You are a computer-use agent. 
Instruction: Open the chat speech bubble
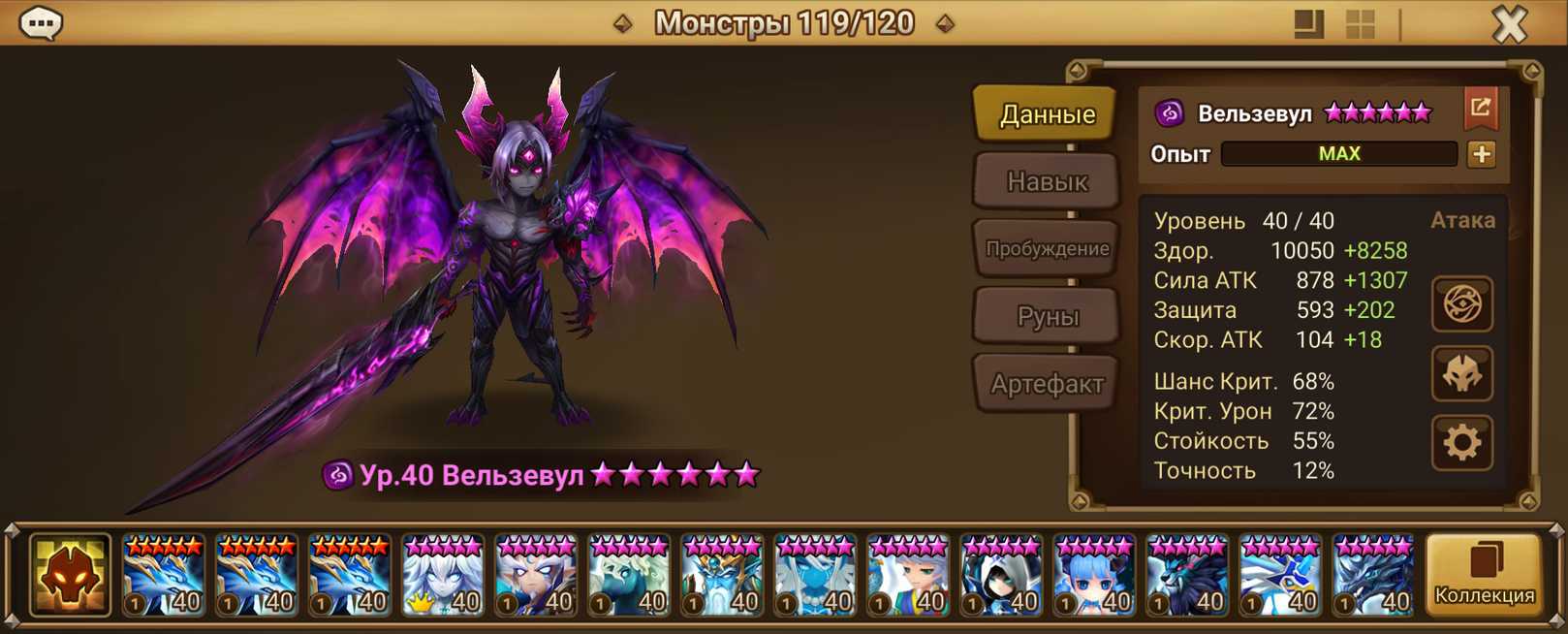click(41, 23)
